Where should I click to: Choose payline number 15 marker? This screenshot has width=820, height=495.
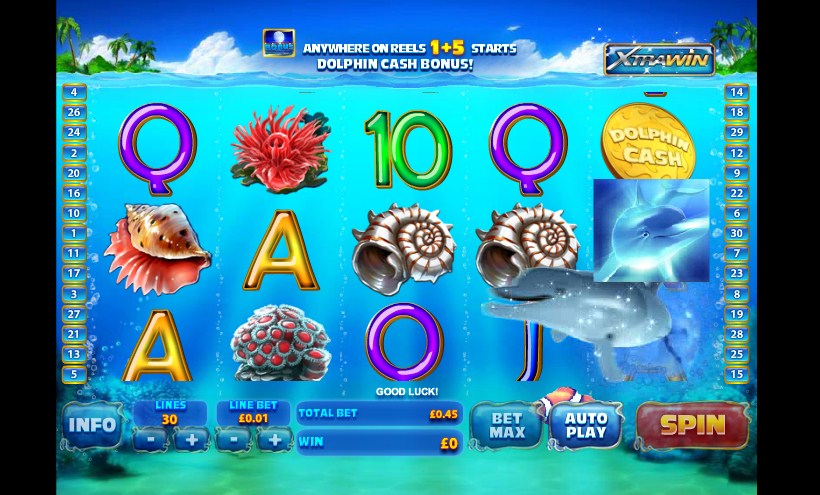pyautogui.click(x=737, y=374)
